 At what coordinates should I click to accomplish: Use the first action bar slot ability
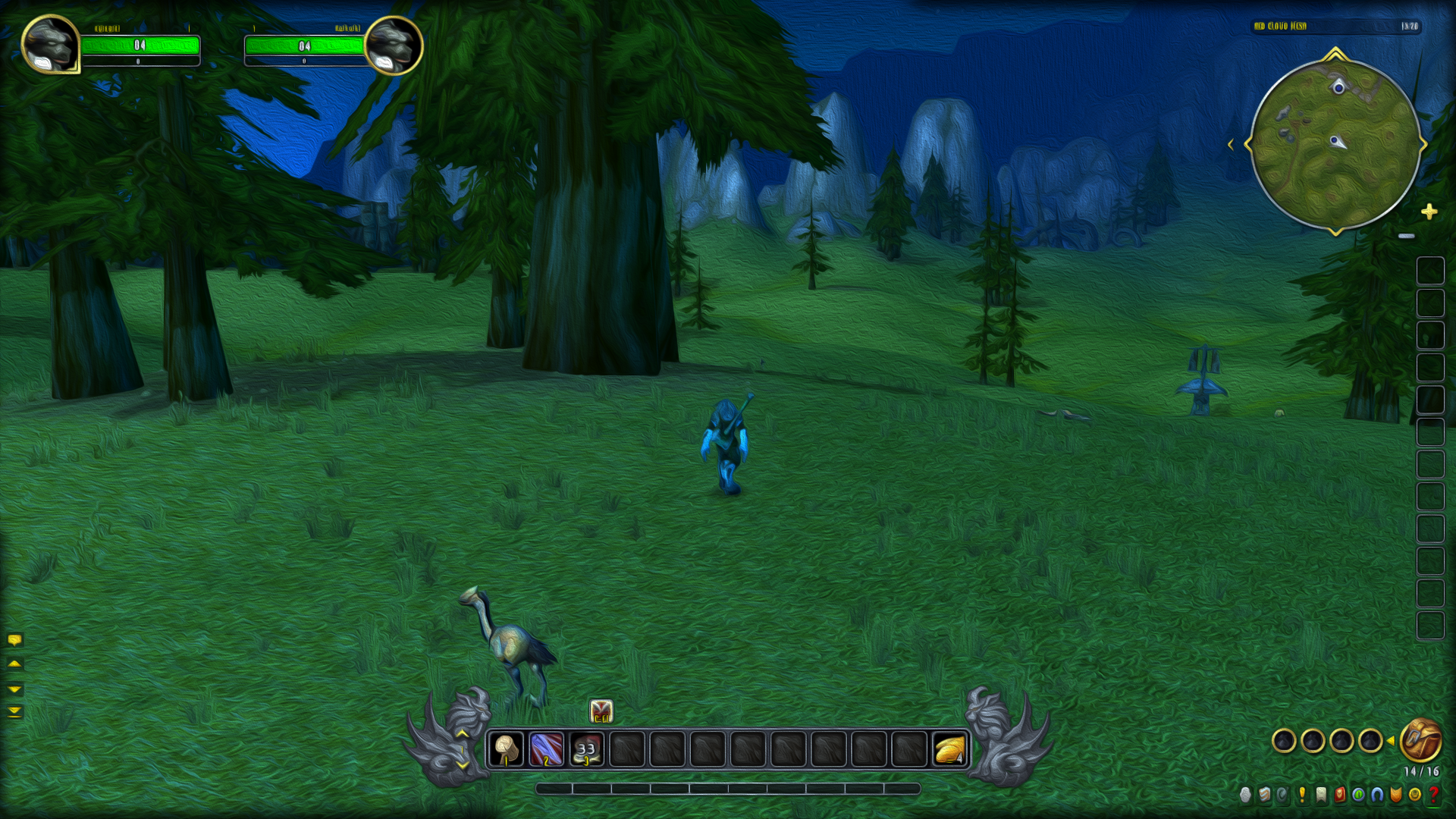pos(506,749)
